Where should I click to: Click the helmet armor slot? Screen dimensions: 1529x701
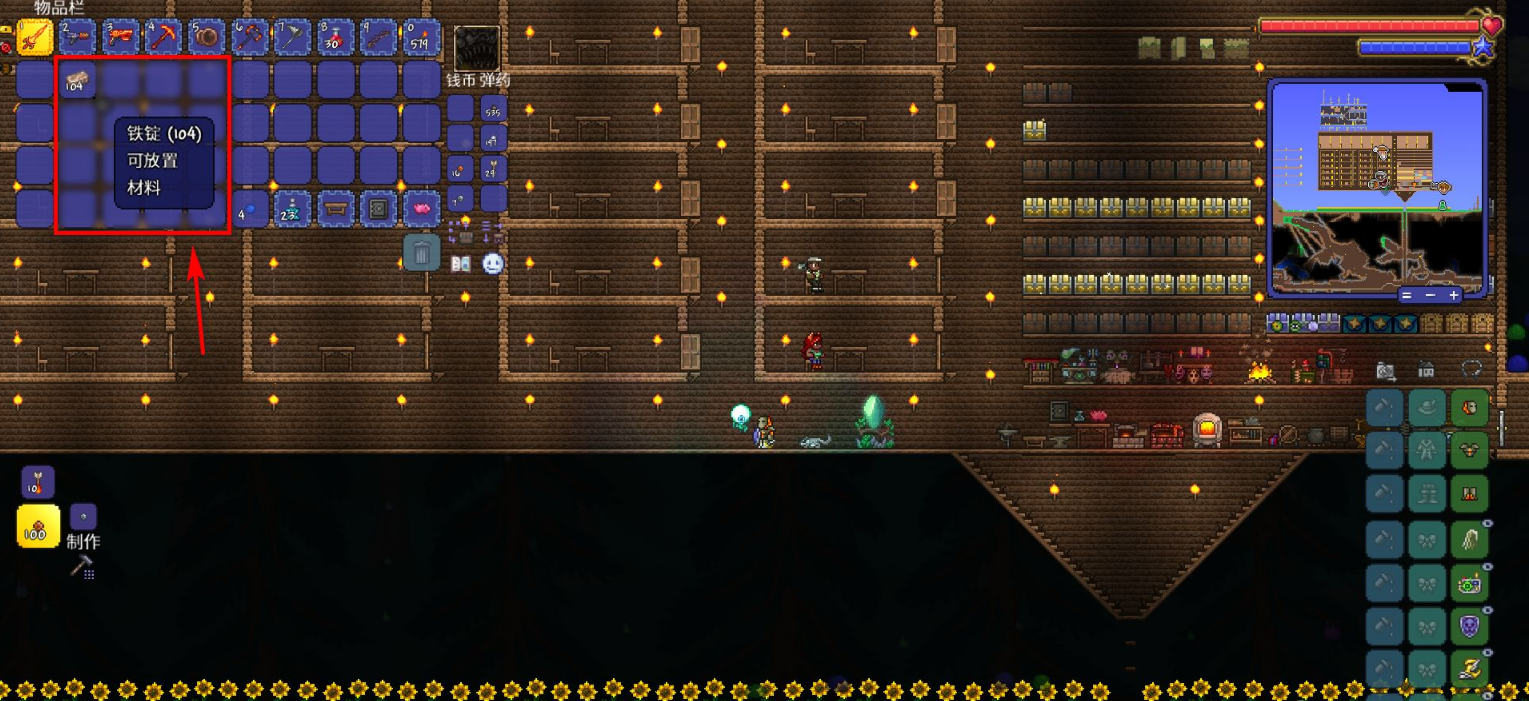pos(1468,408)
